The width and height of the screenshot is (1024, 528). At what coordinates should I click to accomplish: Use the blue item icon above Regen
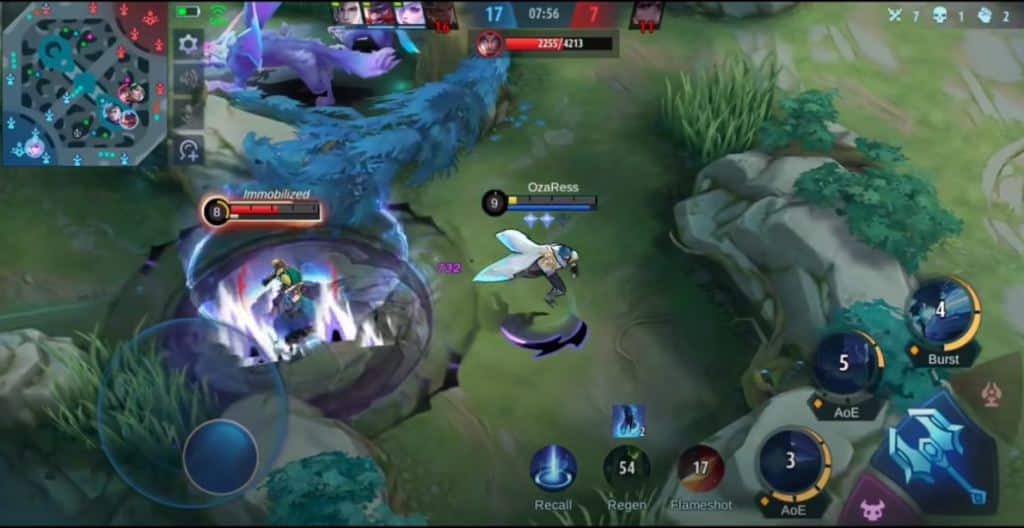tap(629, 422)
